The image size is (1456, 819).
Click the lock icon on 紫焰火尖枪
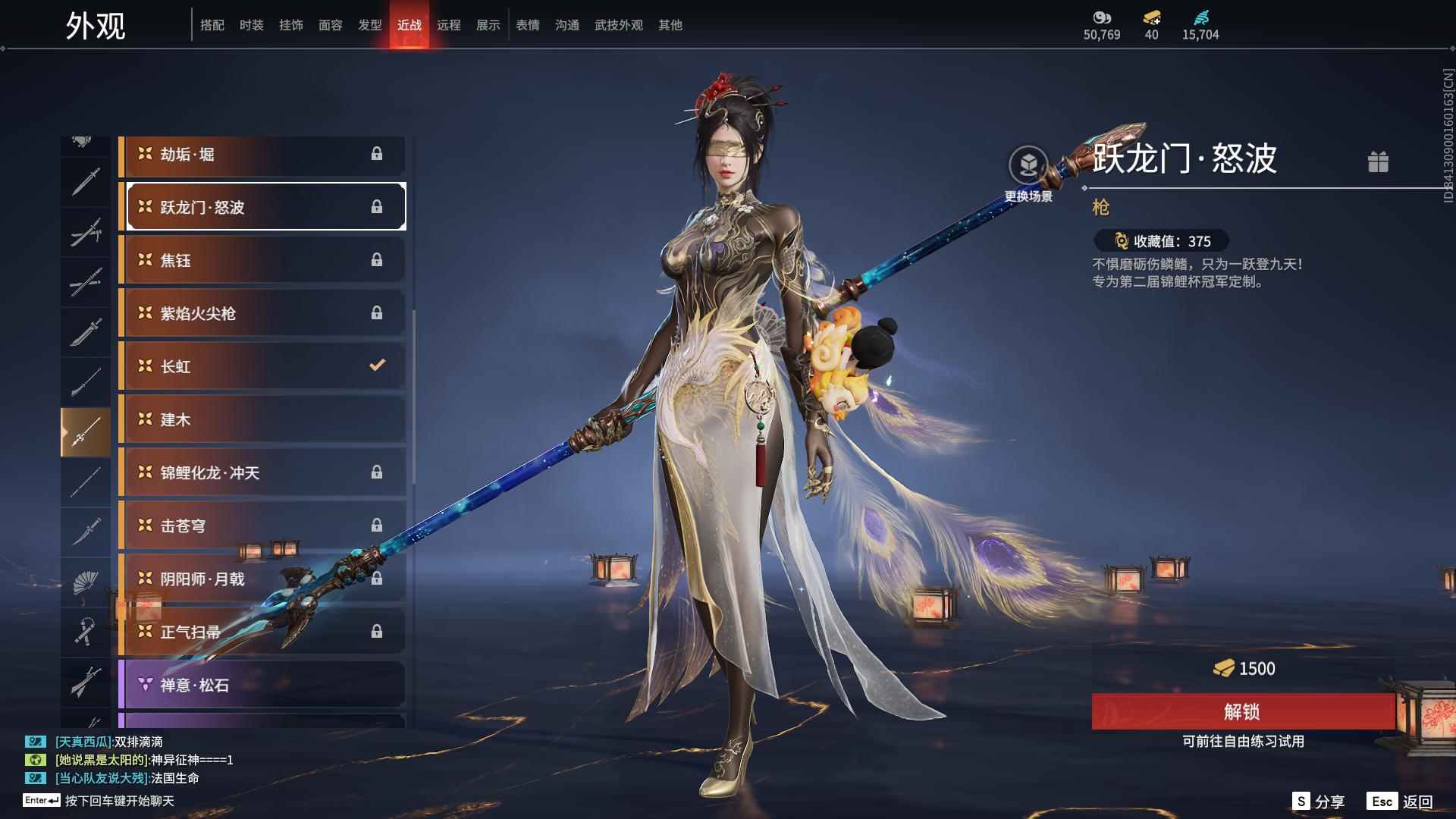377,312
